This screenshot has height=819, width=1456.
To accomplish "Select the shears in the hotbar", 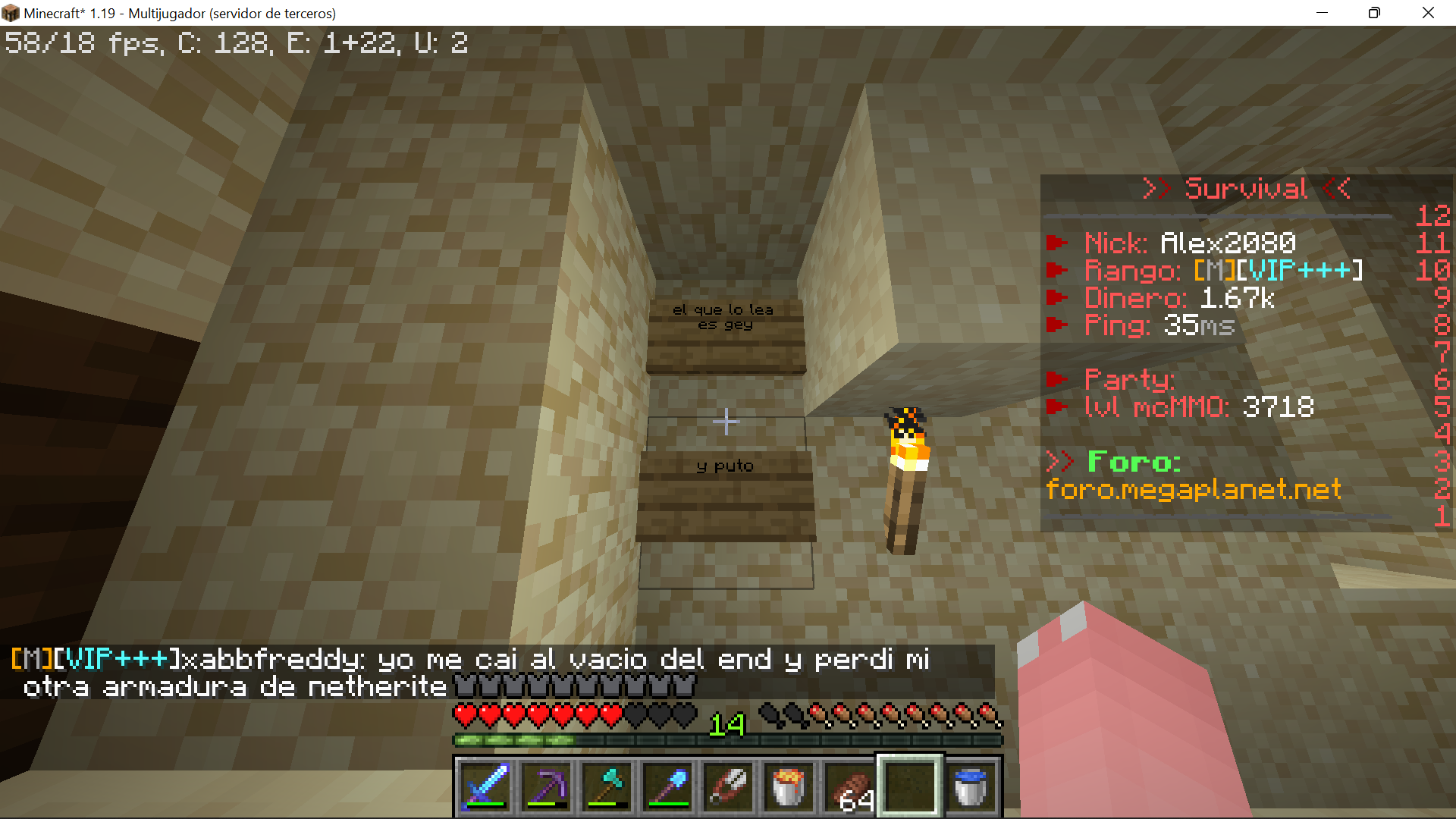I will click(x=728, y=786).
